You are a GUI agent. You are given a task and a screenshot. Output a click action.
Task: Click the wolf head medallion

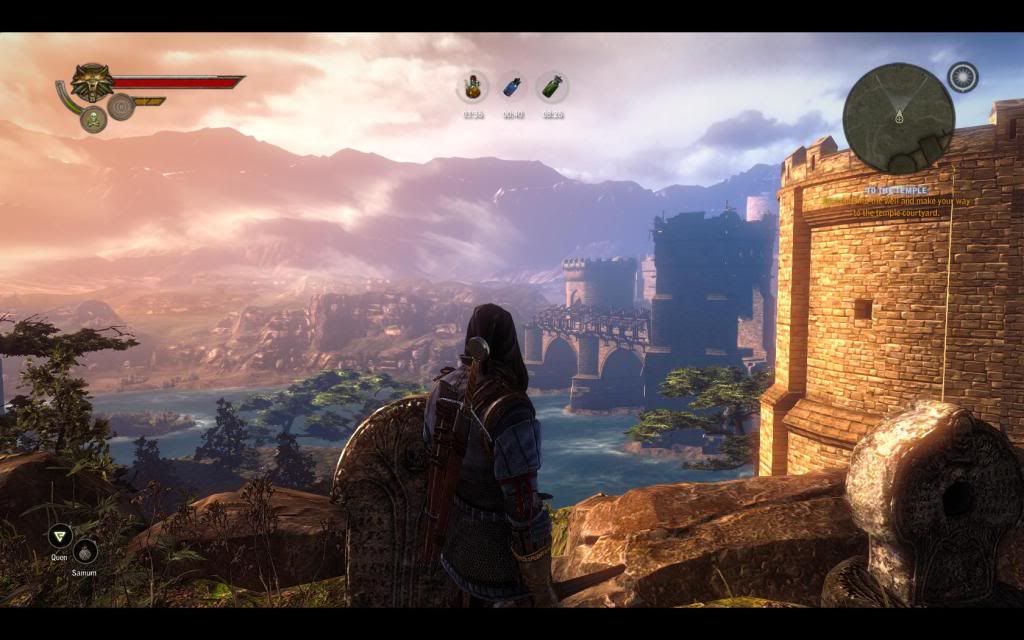89,83
